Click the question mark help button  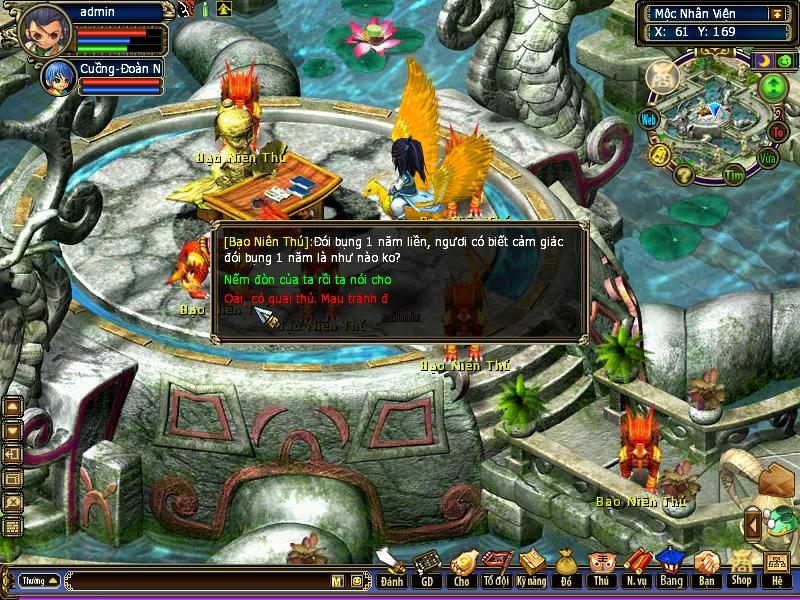point(684,175)
